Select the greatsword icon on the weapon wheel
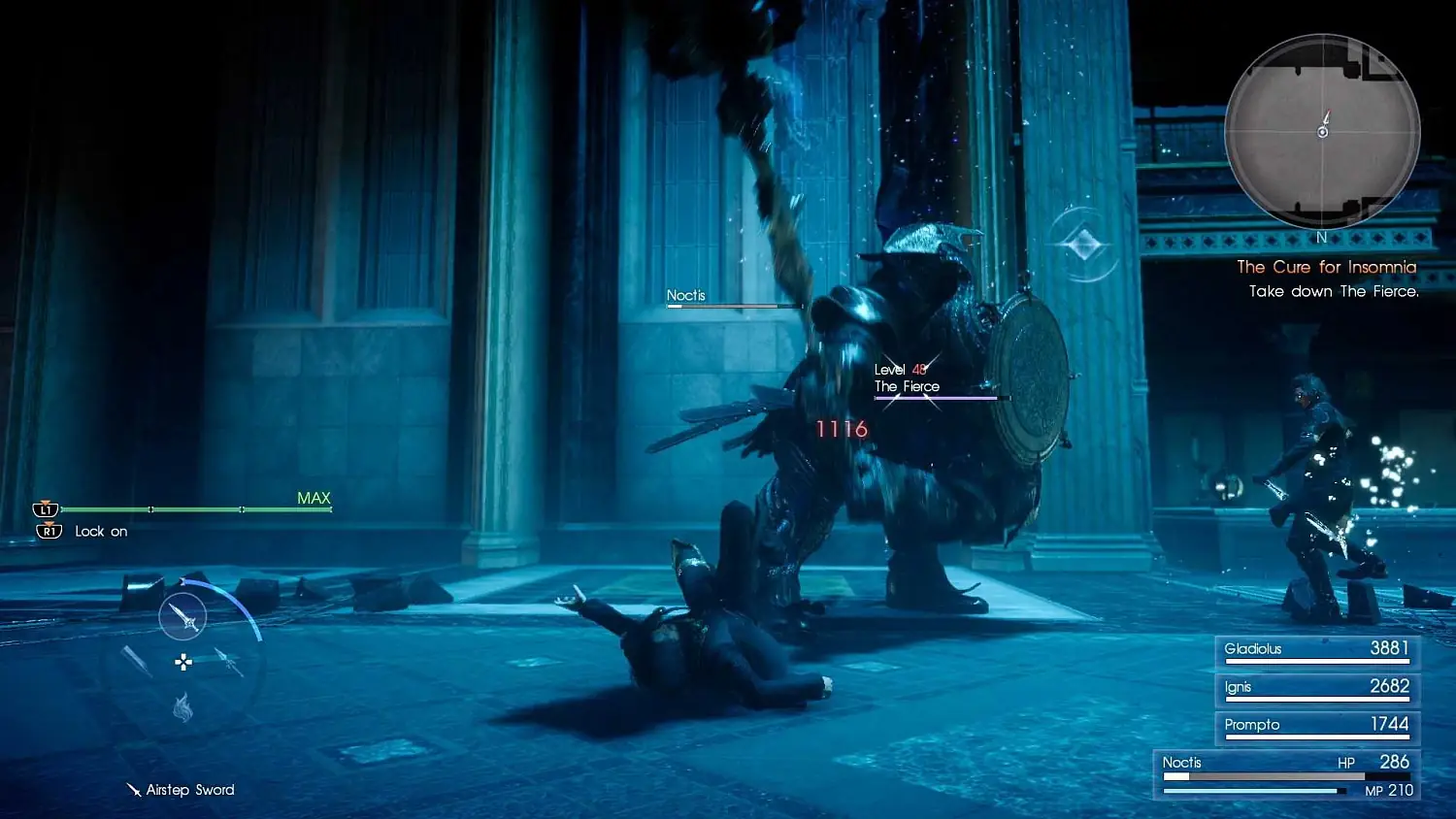 [138, 662]
